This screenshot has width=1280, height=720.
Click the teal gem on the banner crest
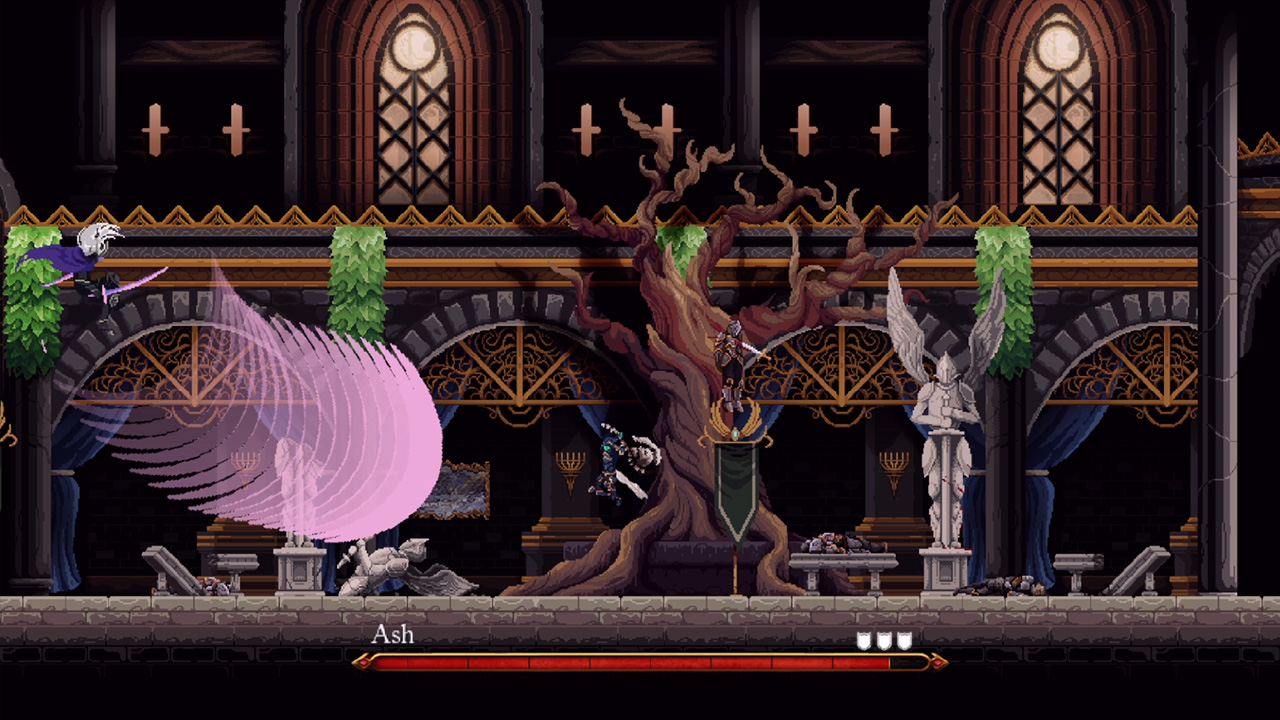(735, 434)
